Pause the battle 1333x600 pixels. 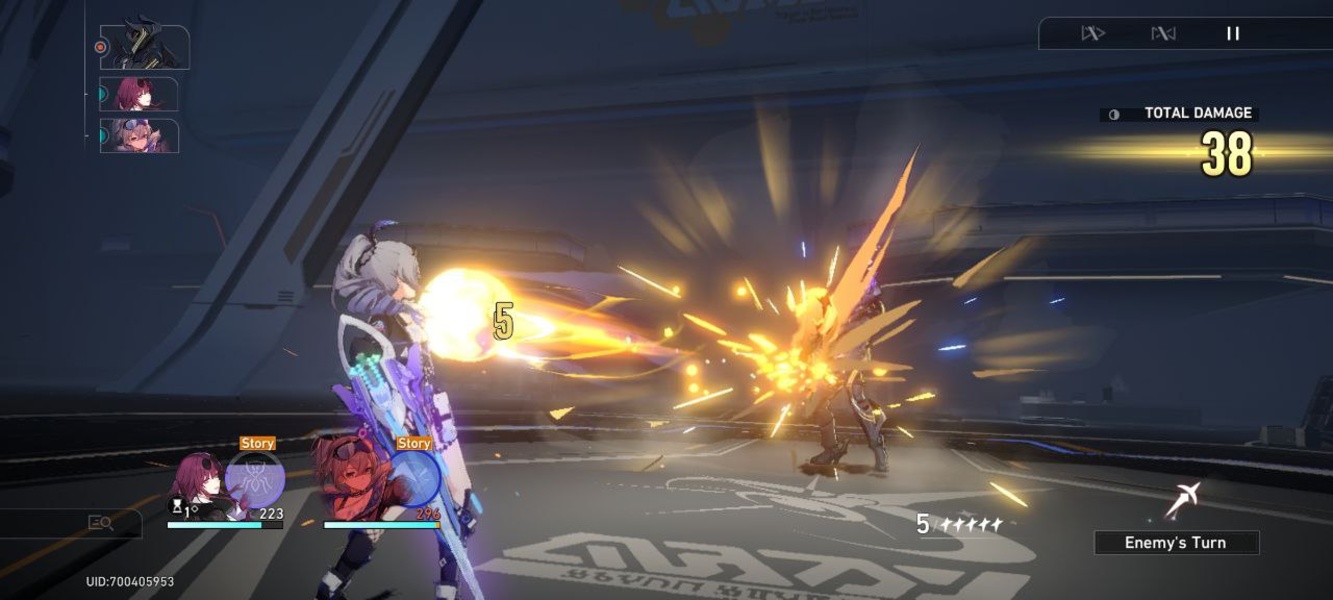[1233, 34]
